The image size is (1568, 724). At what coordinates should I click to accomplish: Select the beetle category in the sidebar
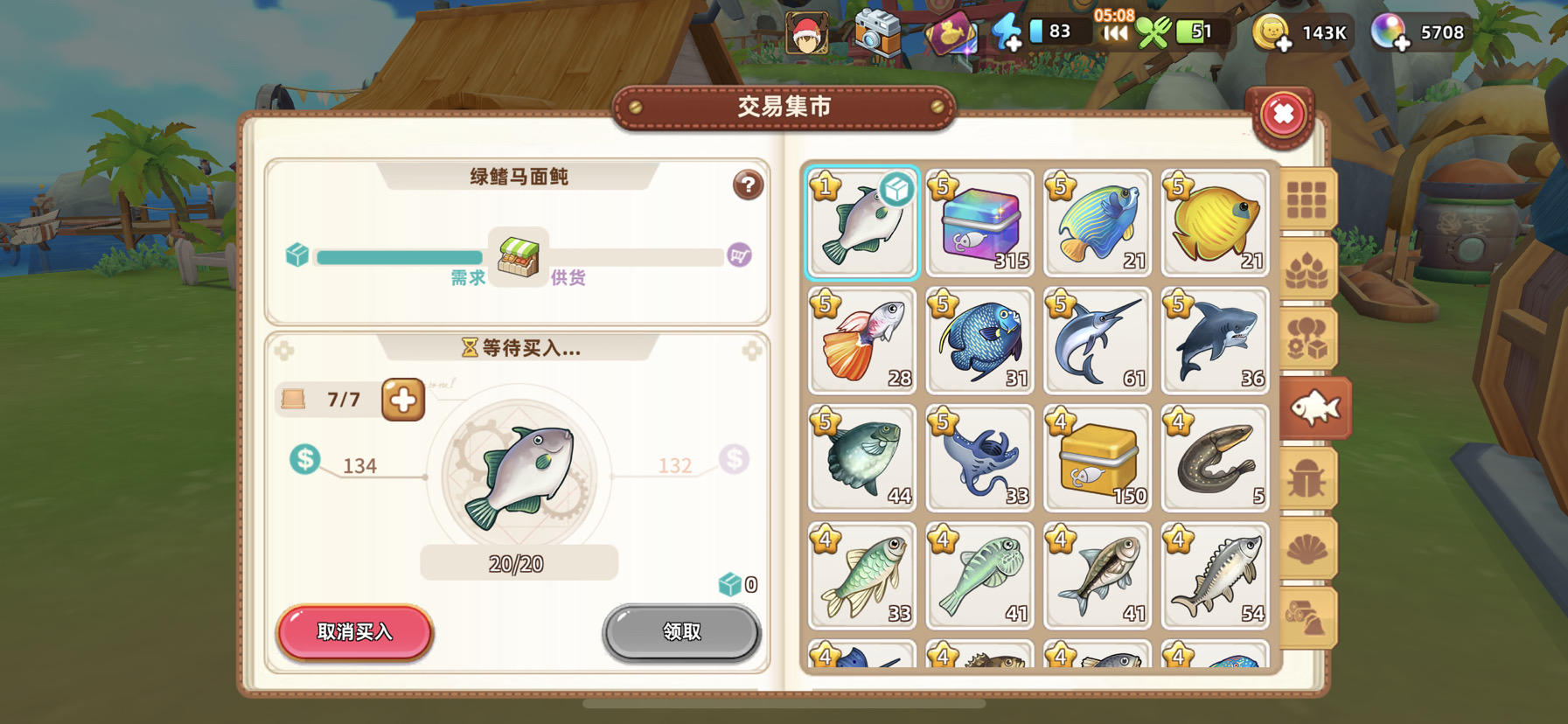(x=1314, y=477)
